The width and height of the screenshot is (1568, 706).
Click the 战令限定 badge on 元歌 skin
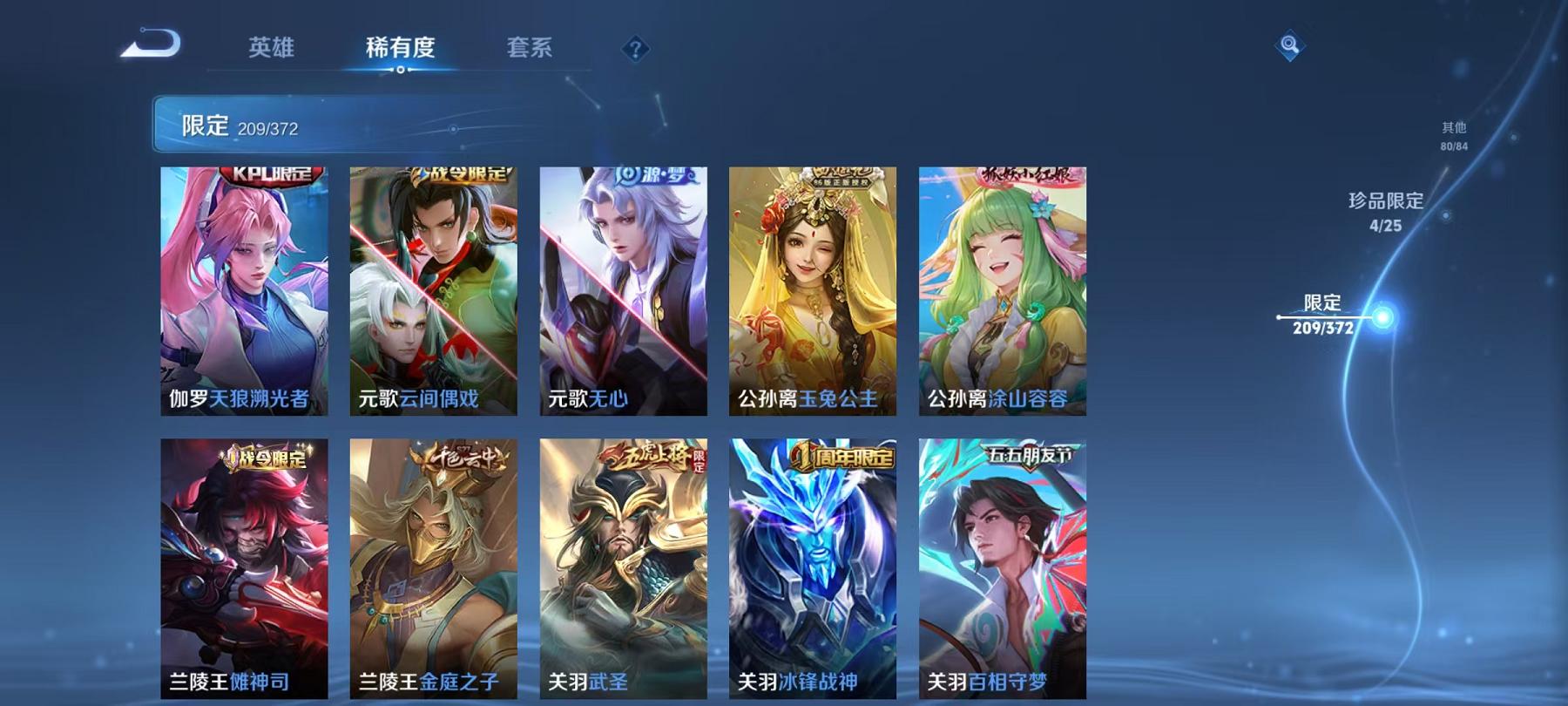click(461, 173)
